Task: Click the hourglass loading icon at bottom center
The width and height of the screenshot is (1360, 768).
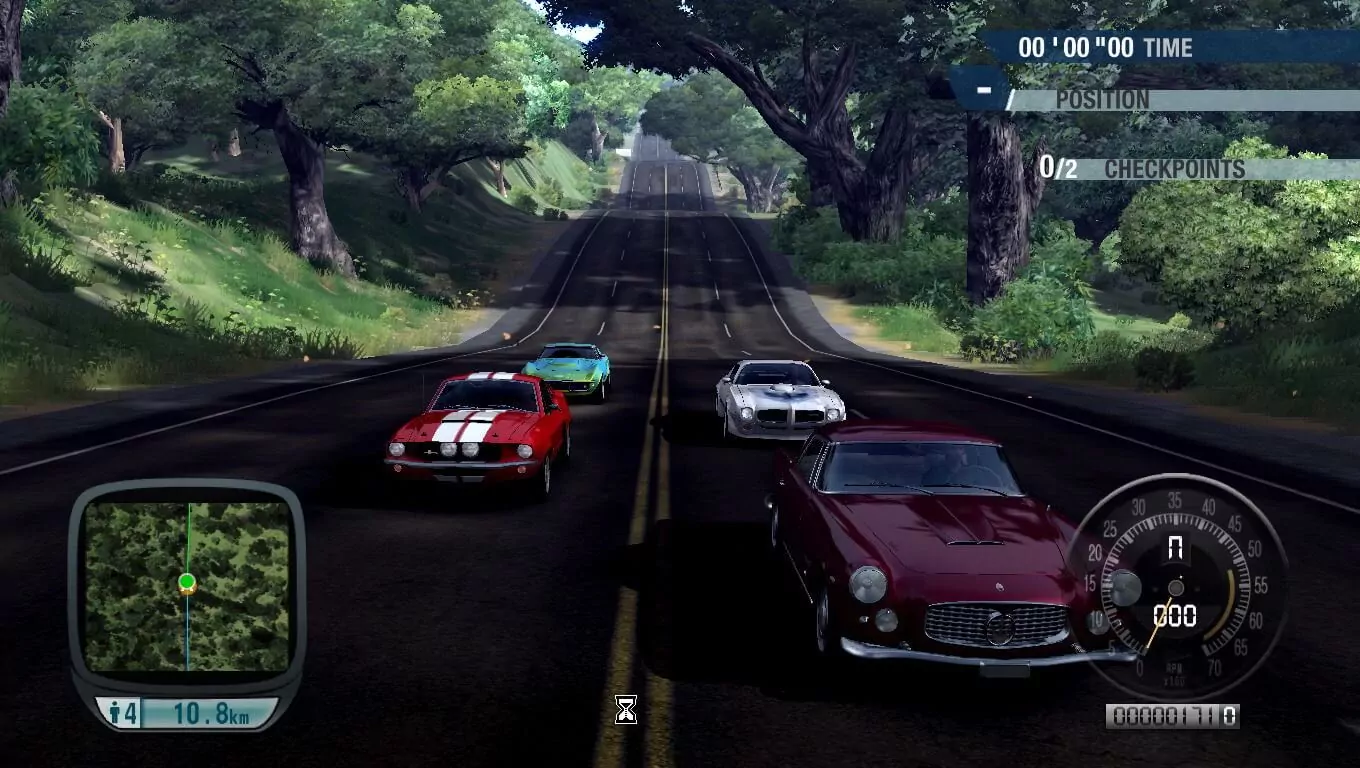Action: coord(627,711)
